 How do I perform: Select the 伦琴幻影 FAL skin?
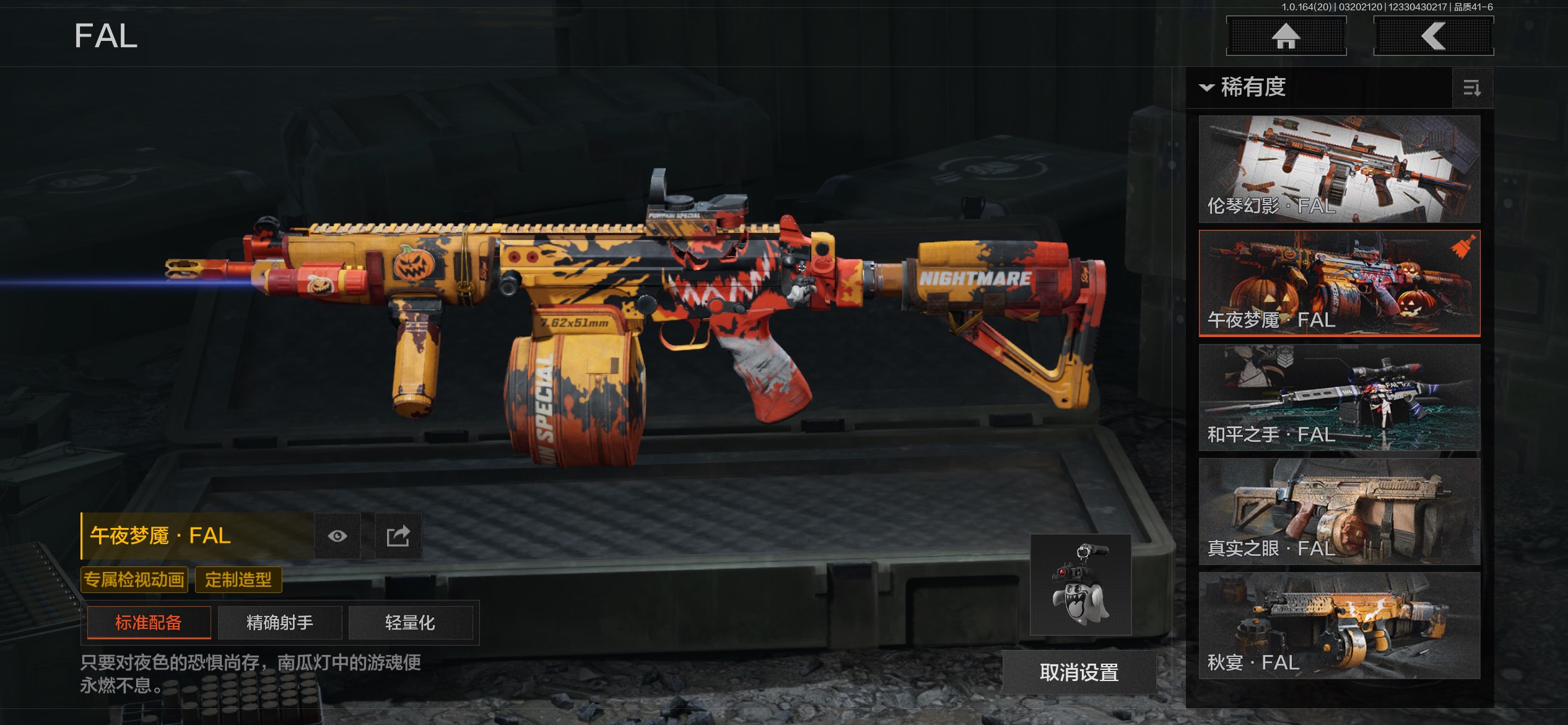coord(1339,169)
